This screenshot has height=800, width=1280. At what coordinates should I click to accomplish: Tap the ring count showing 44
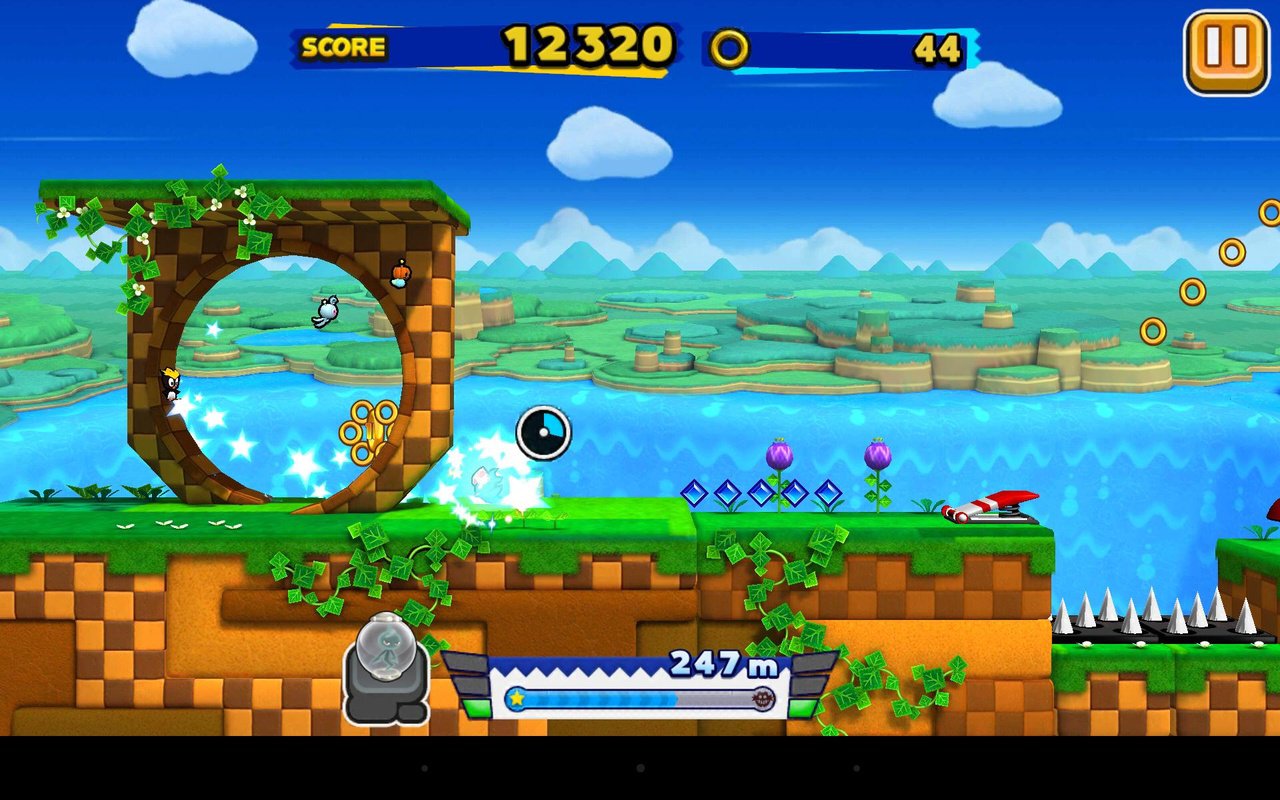[x=938, y=48]
